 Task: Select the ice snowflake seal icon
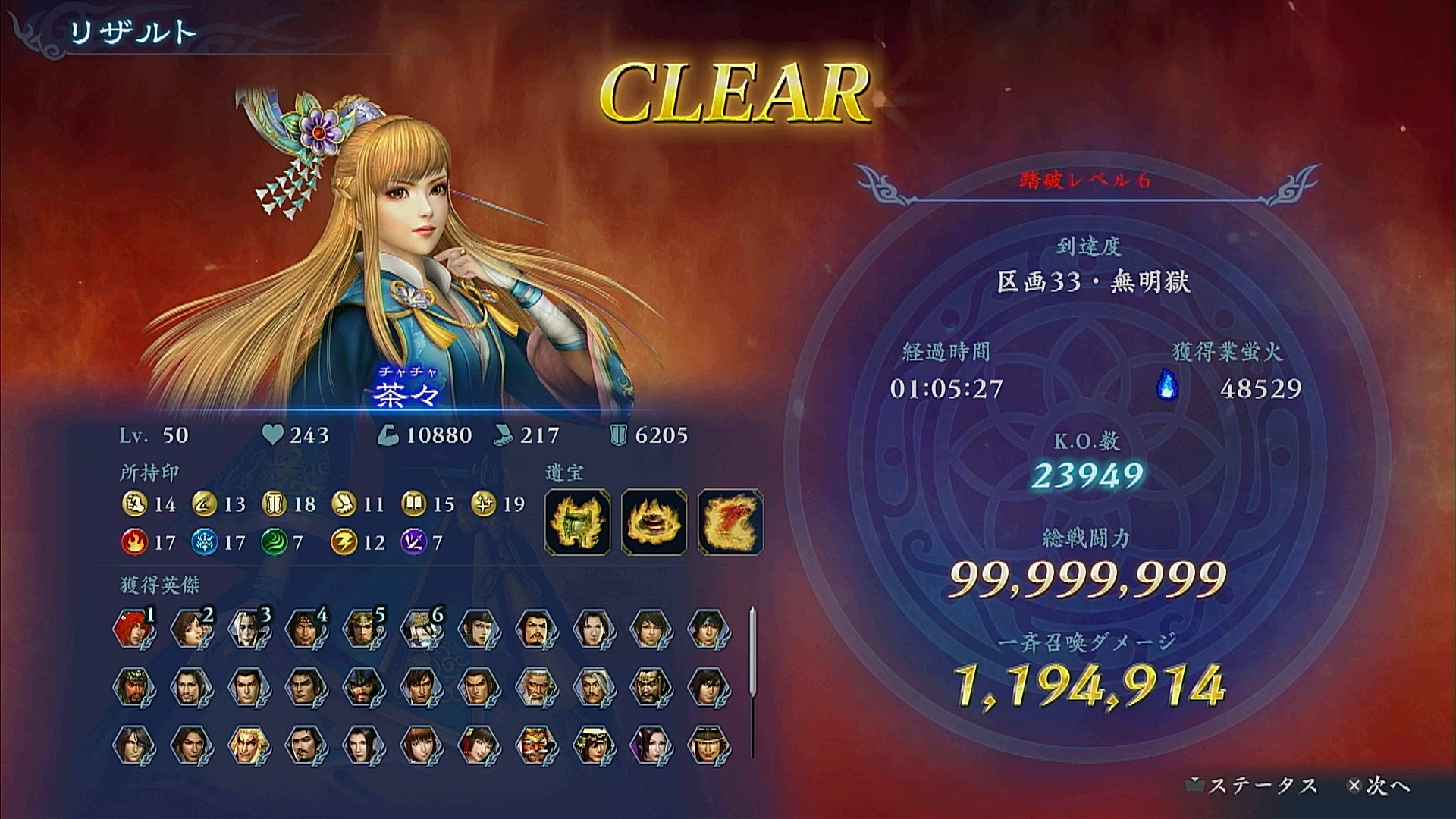coord(204,542)
